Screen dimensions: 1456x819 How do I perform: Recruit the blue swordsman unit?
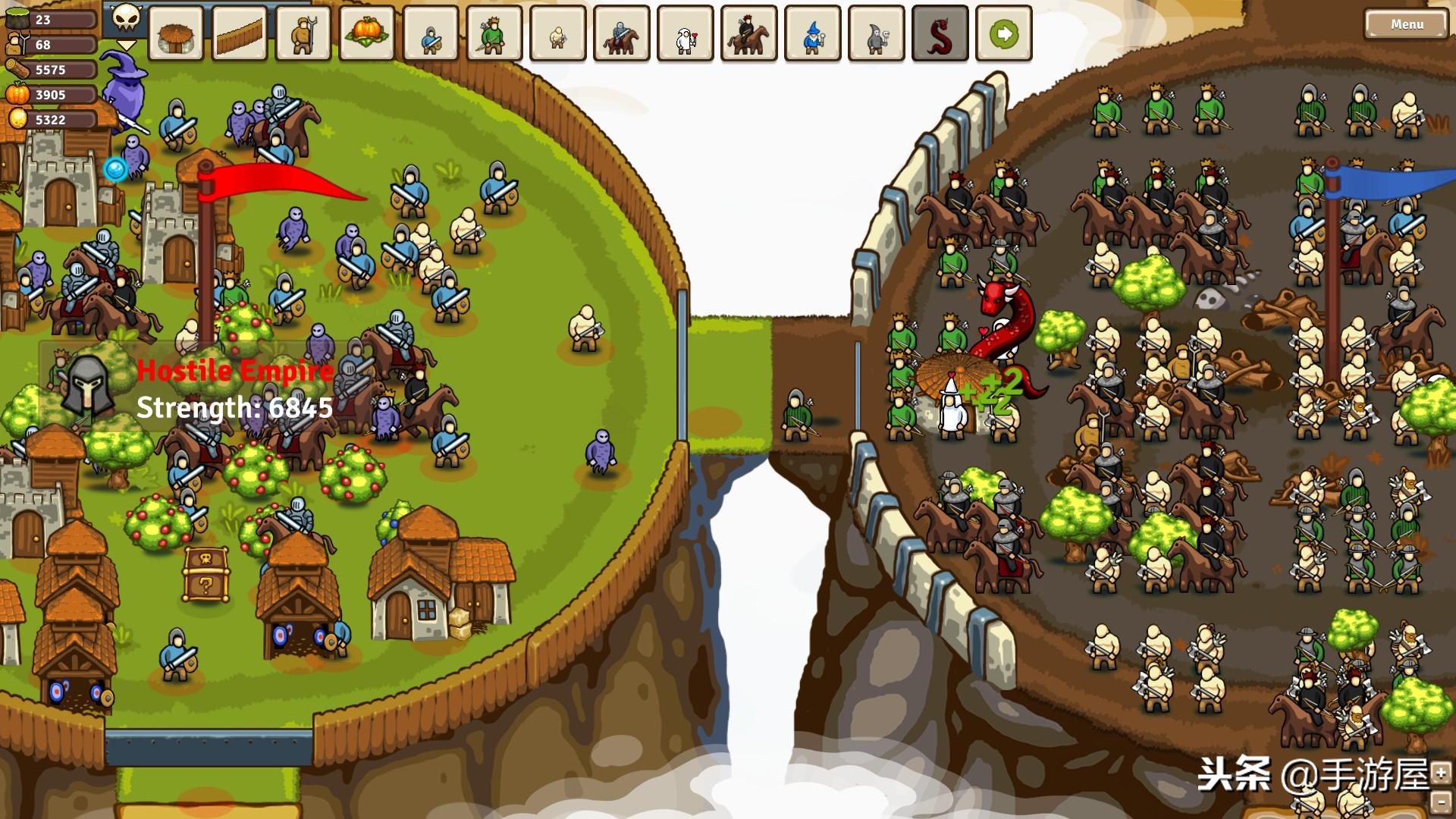point(431,33)
